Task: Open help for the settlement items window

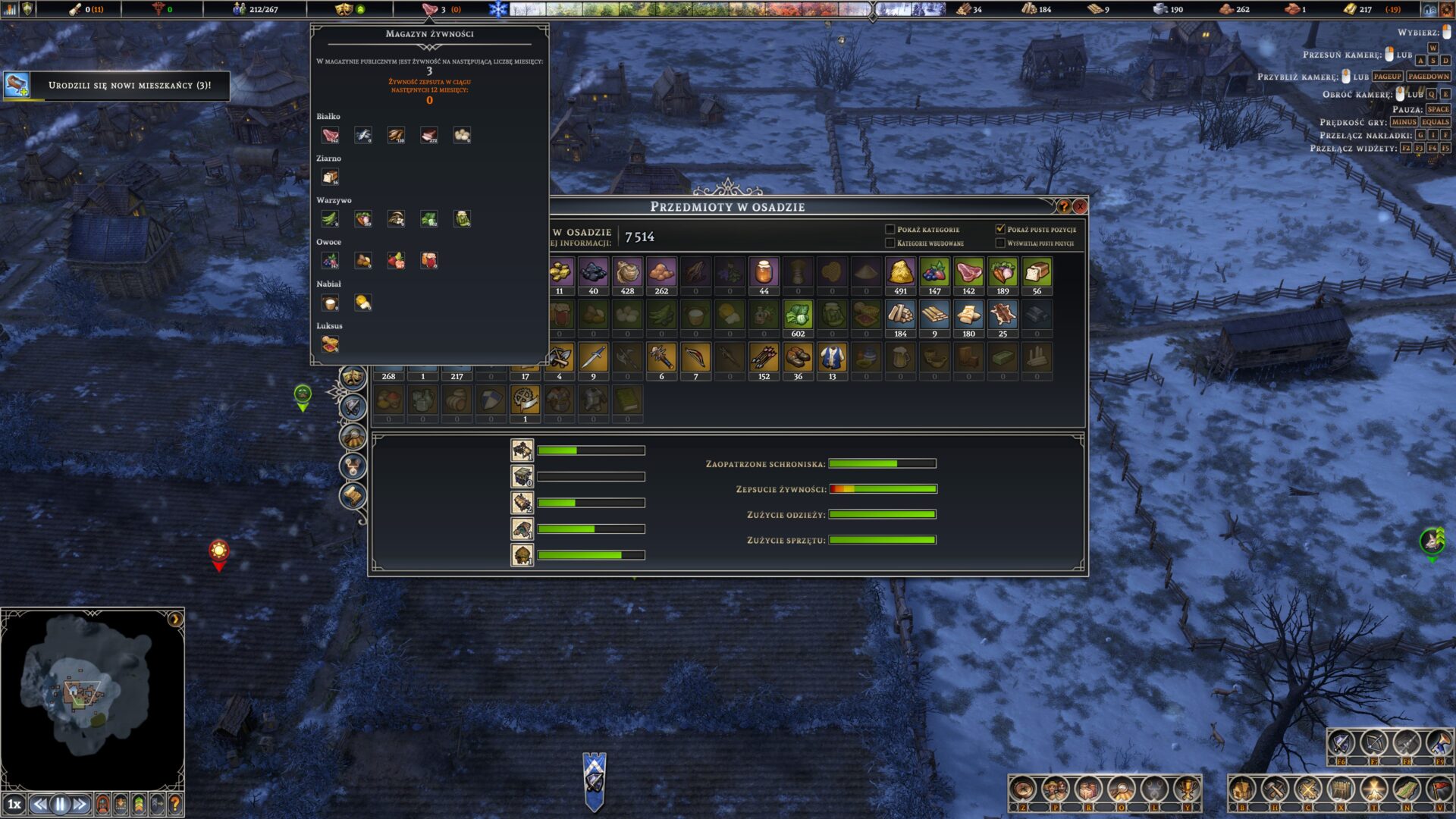Action: (x=1063, y=206)
